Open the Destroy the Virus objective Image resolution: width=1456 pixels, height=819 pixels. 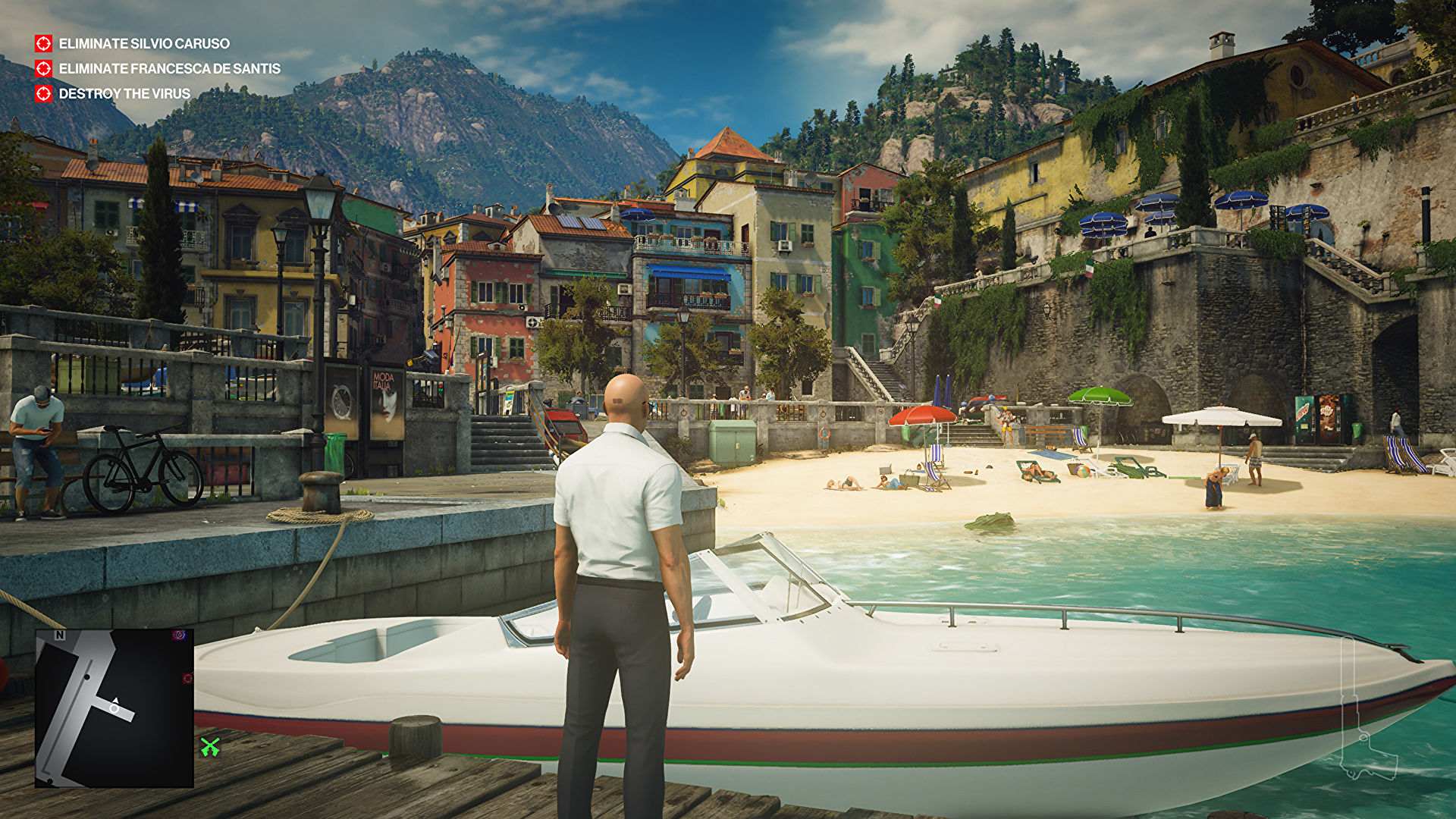pyautogui.click(x=124, y=94)
